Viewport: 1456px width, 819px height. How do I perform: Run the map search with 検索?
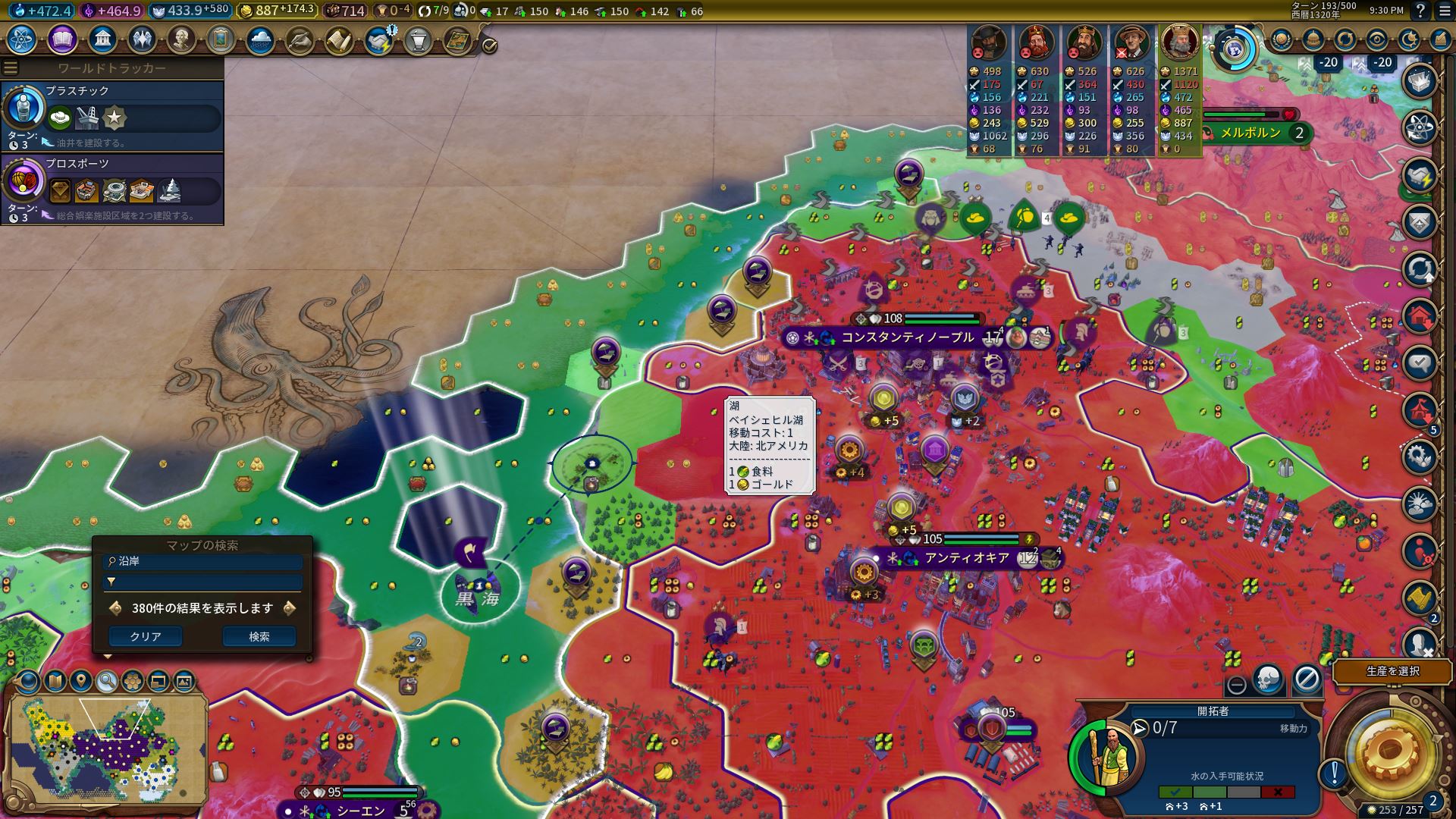pos(259,637)
